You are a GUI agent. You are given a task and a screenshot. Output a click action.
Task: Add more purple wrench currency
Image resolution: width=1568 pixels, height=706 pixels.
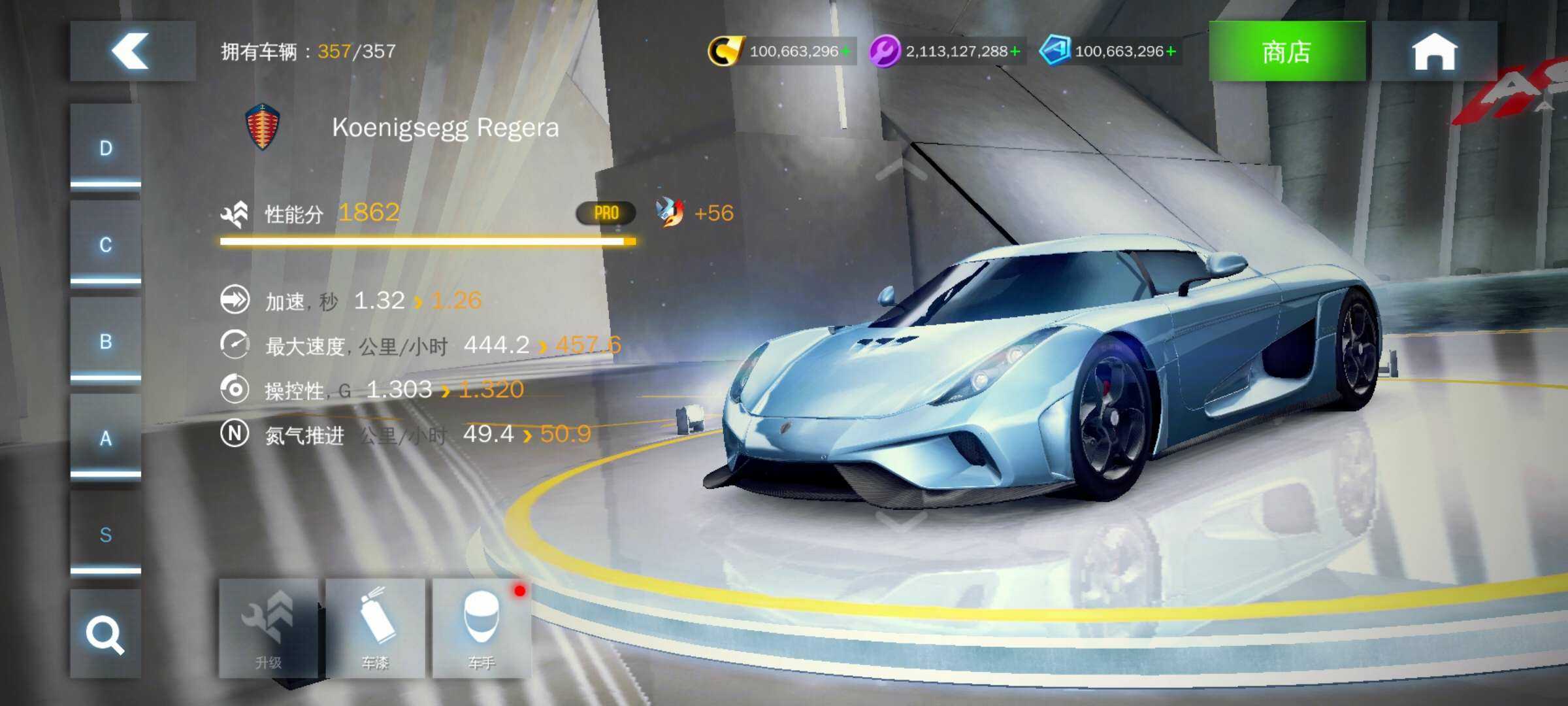[x=1015, y=51]
